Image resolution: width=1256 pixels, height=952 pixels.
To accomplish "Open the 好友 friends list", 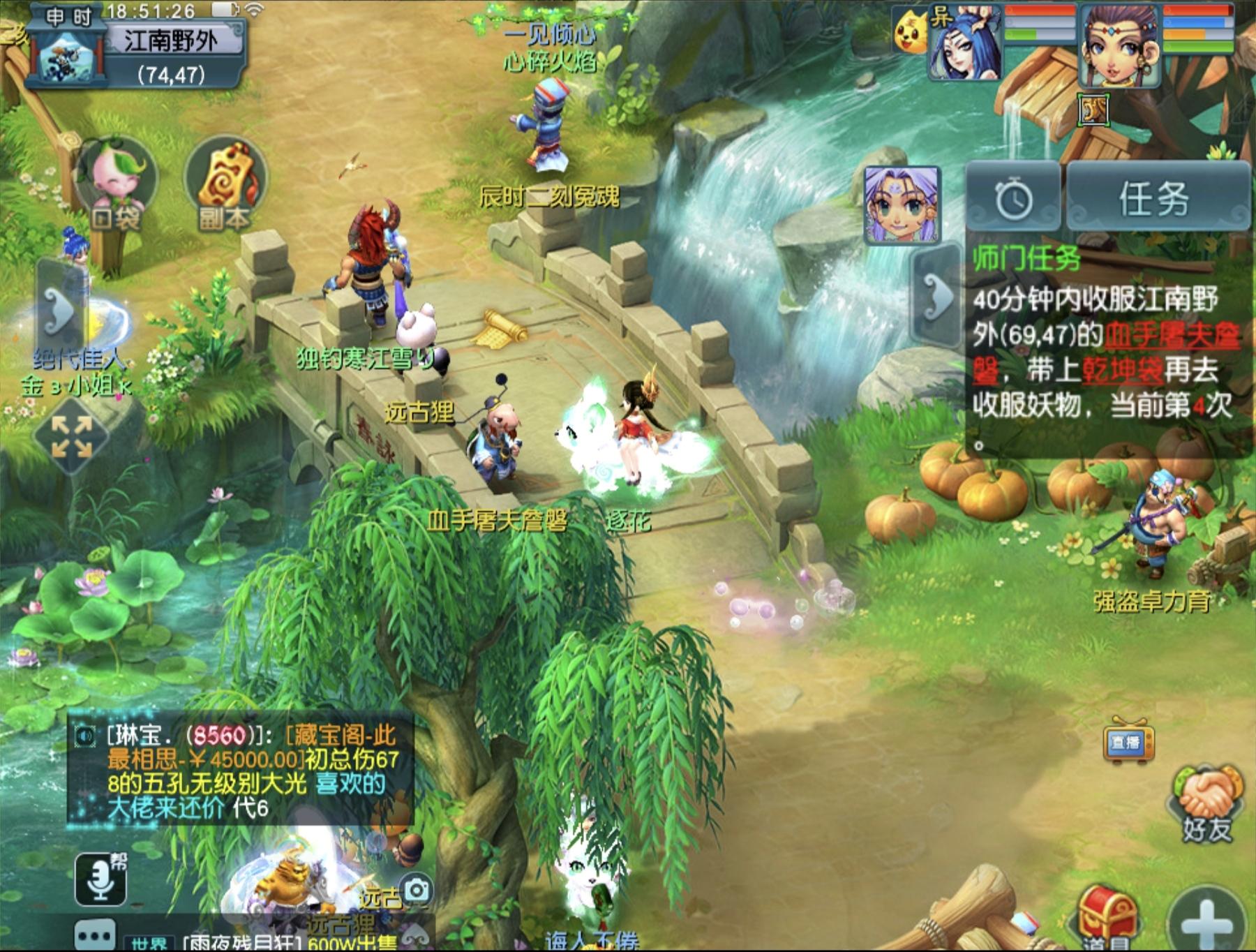I will tap(1206, 803).
